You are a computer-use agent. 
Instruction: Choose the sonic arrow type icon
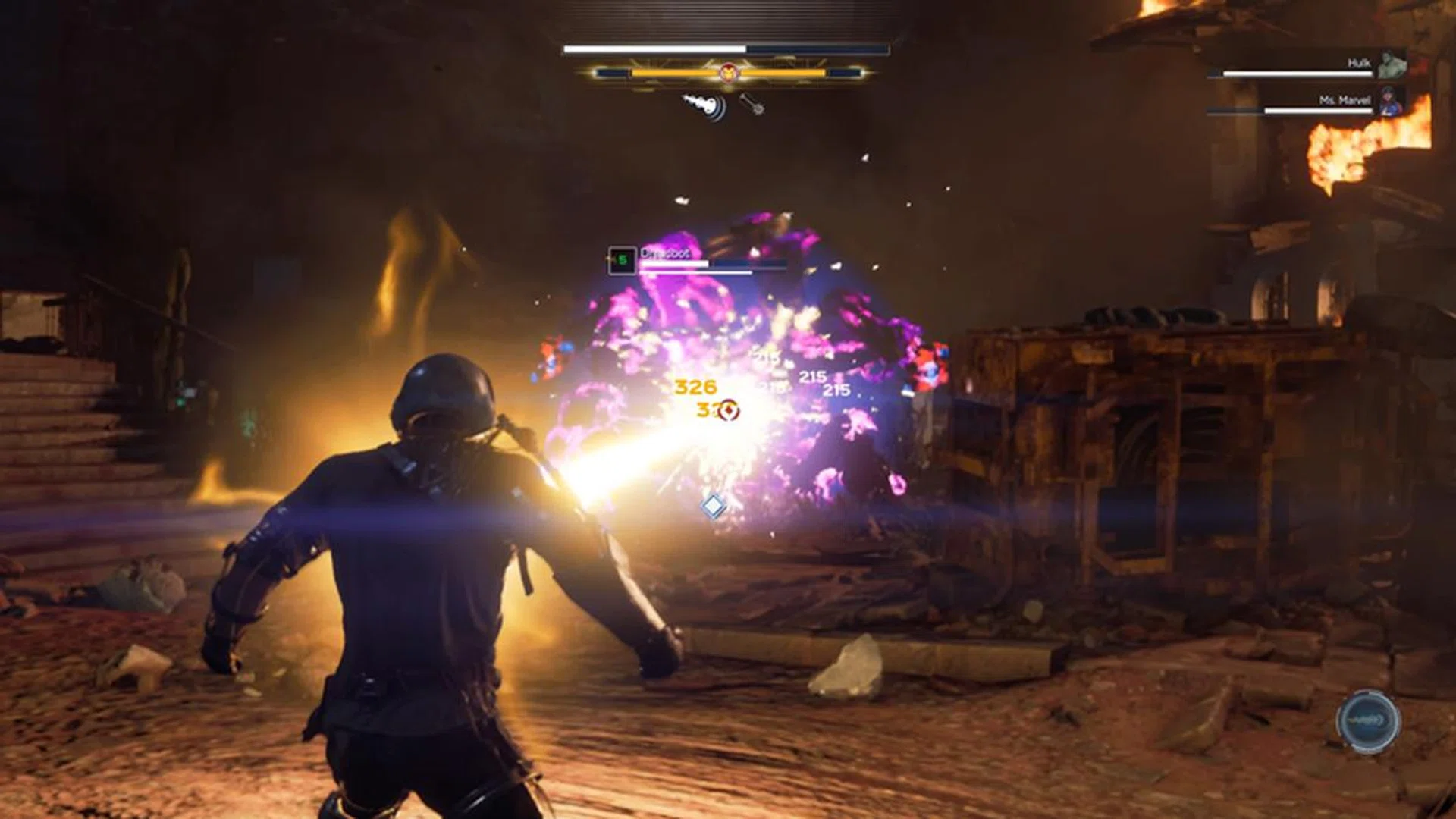tap(707, 106)
